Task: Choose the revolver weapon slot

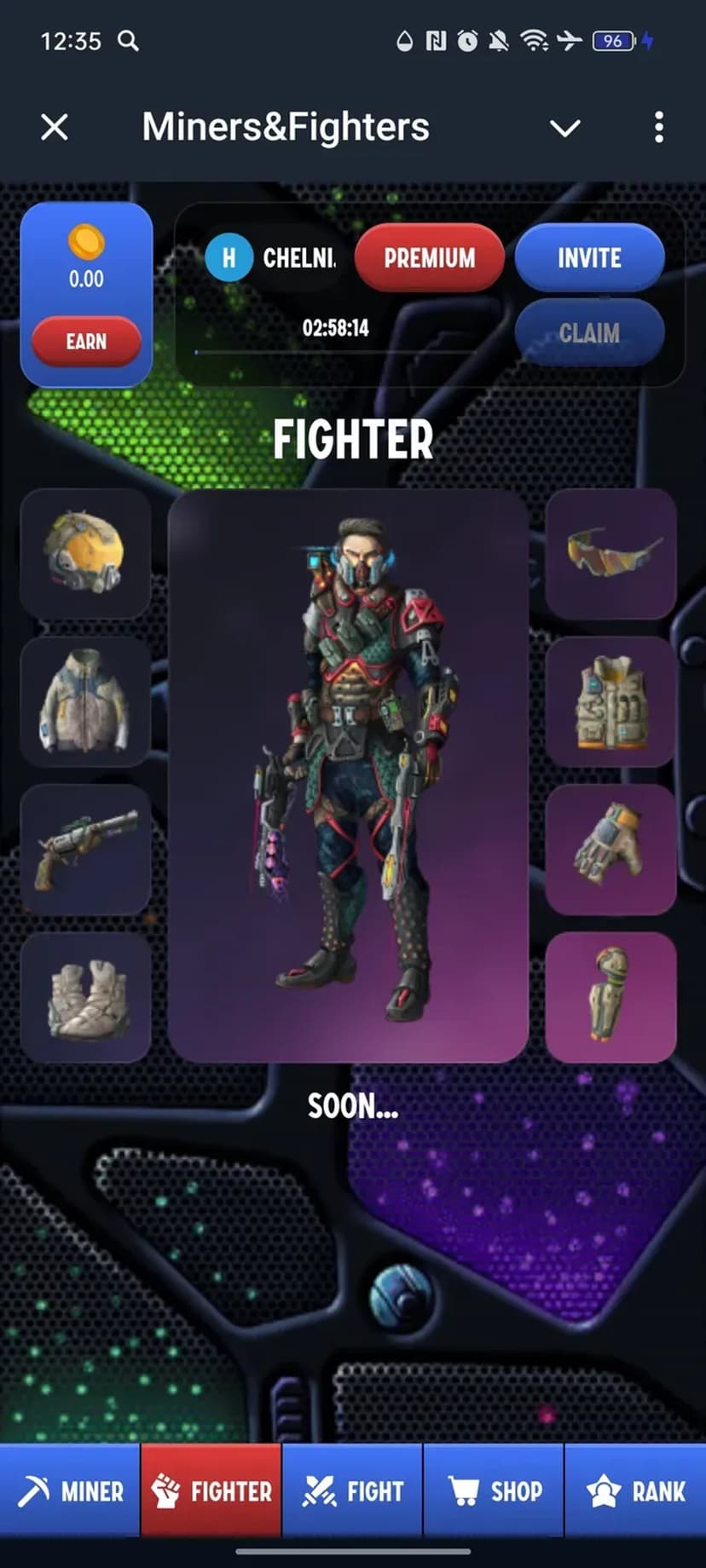Action: click(x=85, y=849)
